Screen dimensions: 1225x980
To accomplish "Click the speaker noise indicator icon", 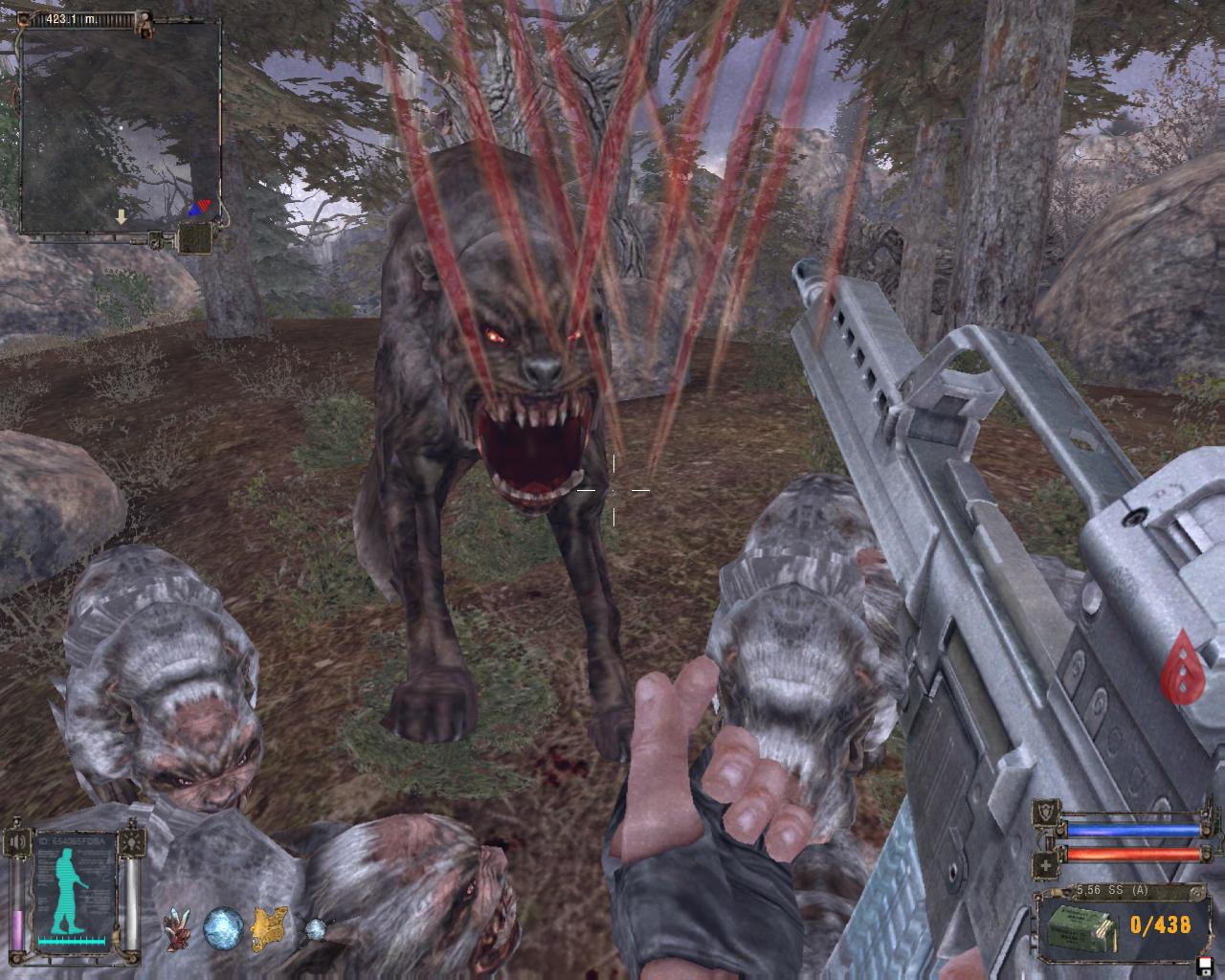I will (16, 842).
